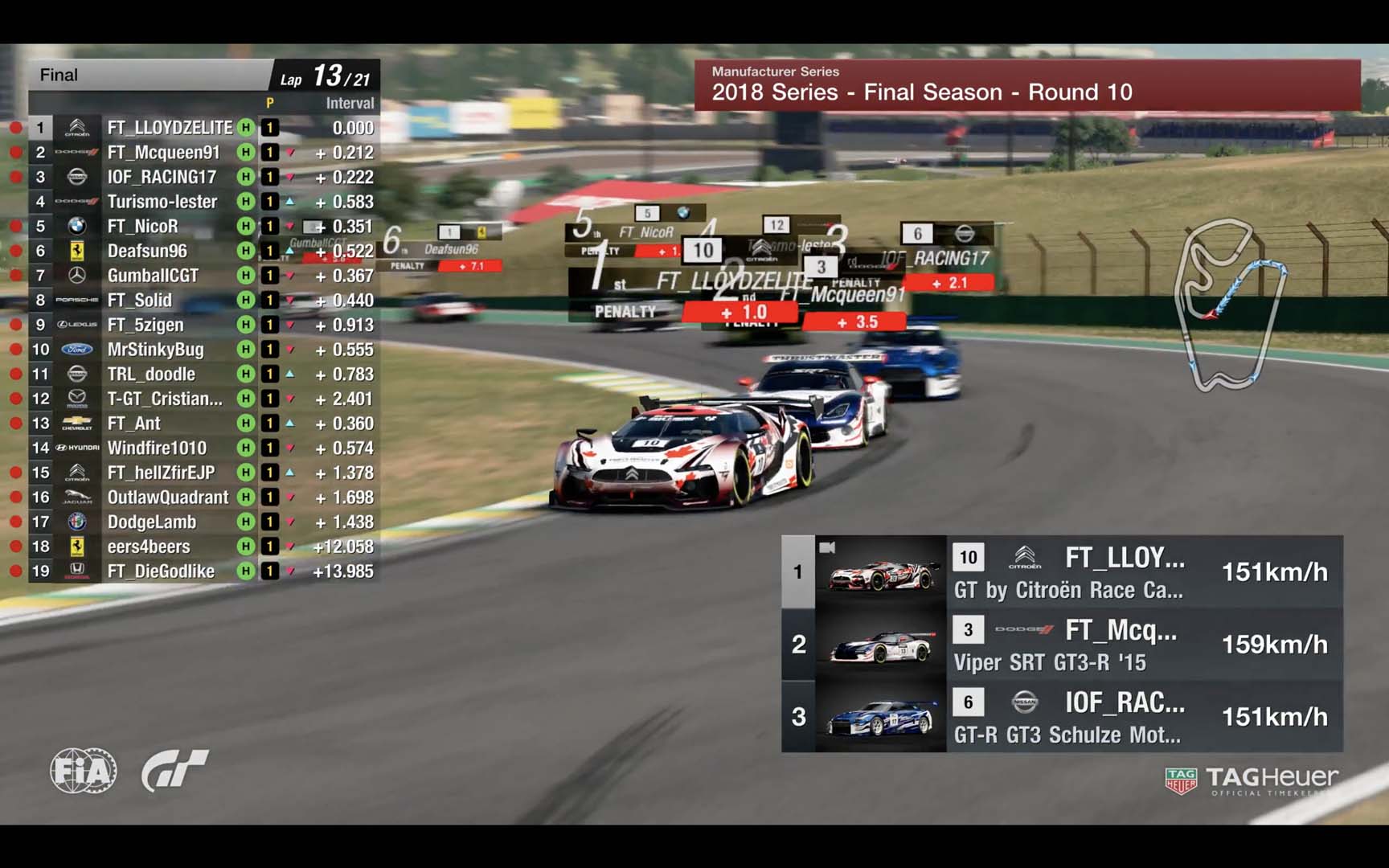Choose GumballCGT in the standings
The height and width of the screenshot is (868, 1389).
(153, 276)
